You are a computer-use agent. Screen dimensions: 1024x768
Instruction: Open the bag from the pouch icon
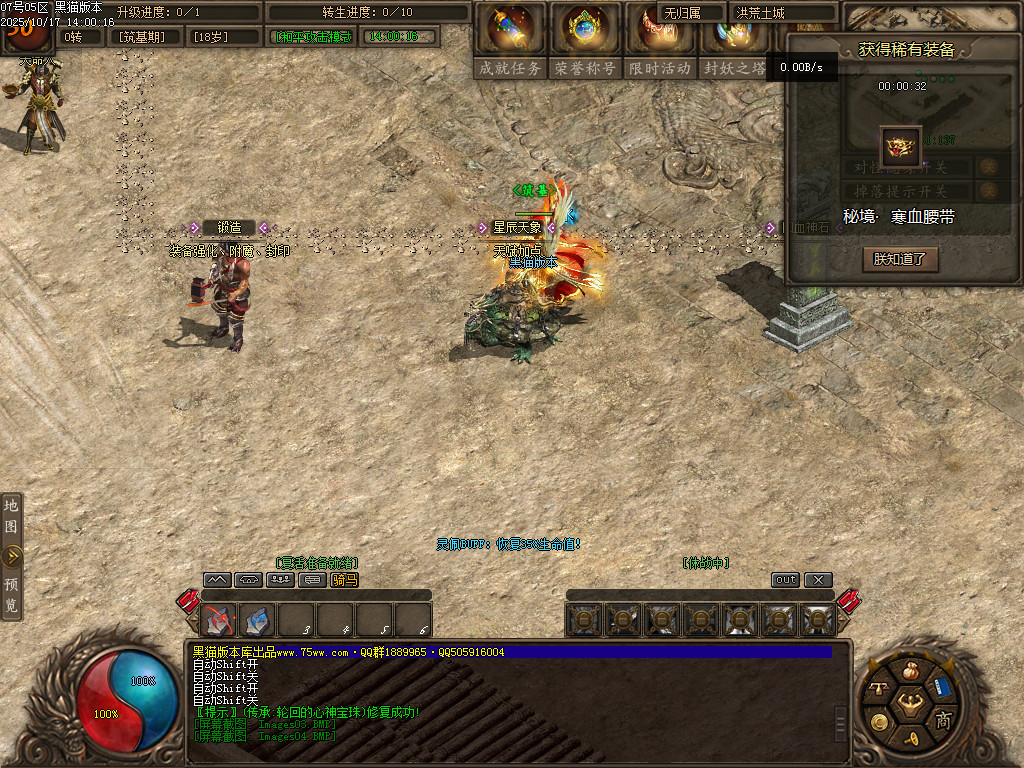909,670
